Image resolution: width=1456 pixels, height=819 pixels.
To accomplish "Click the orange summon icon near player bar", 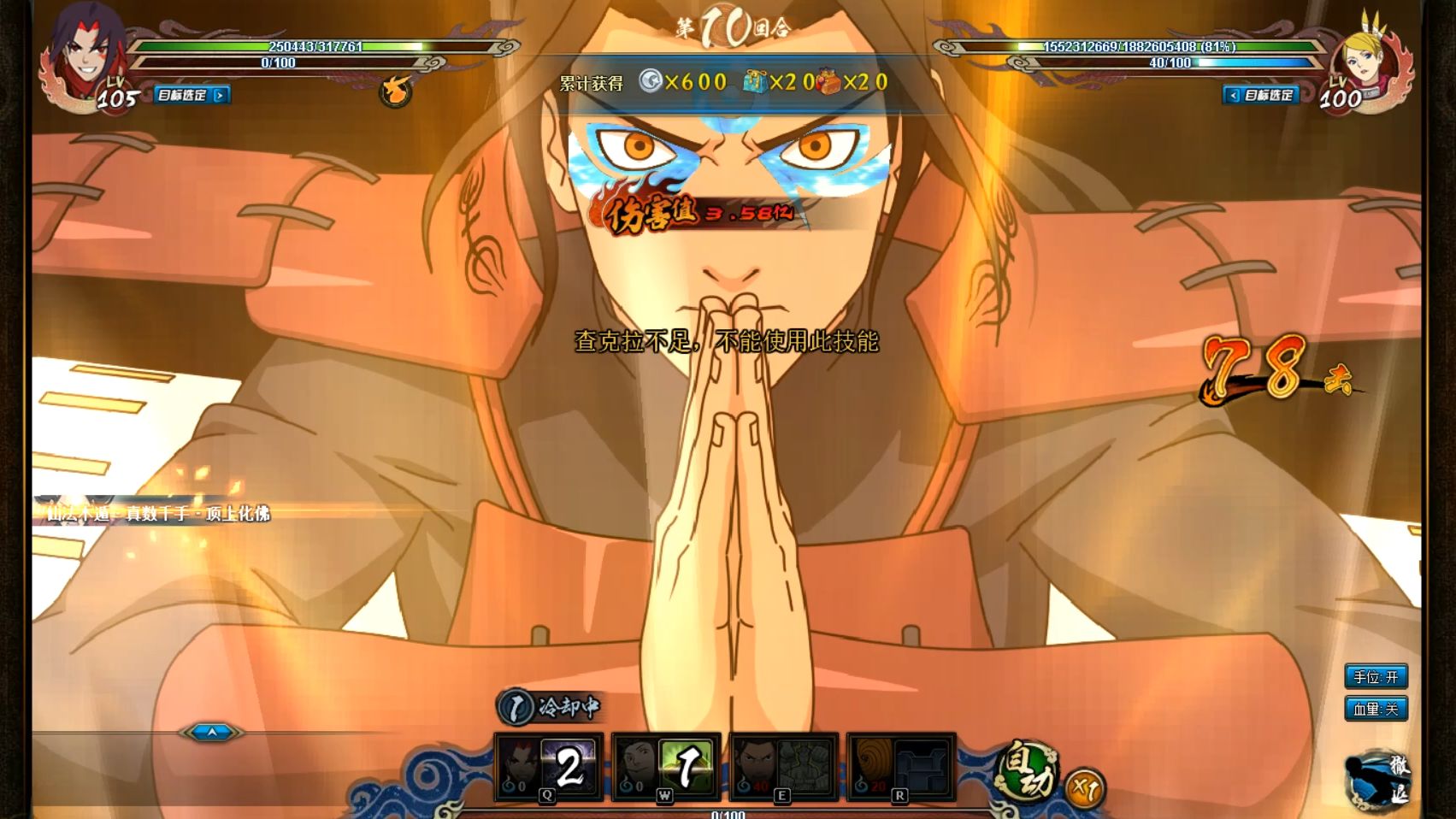I will tap(395, 91).
